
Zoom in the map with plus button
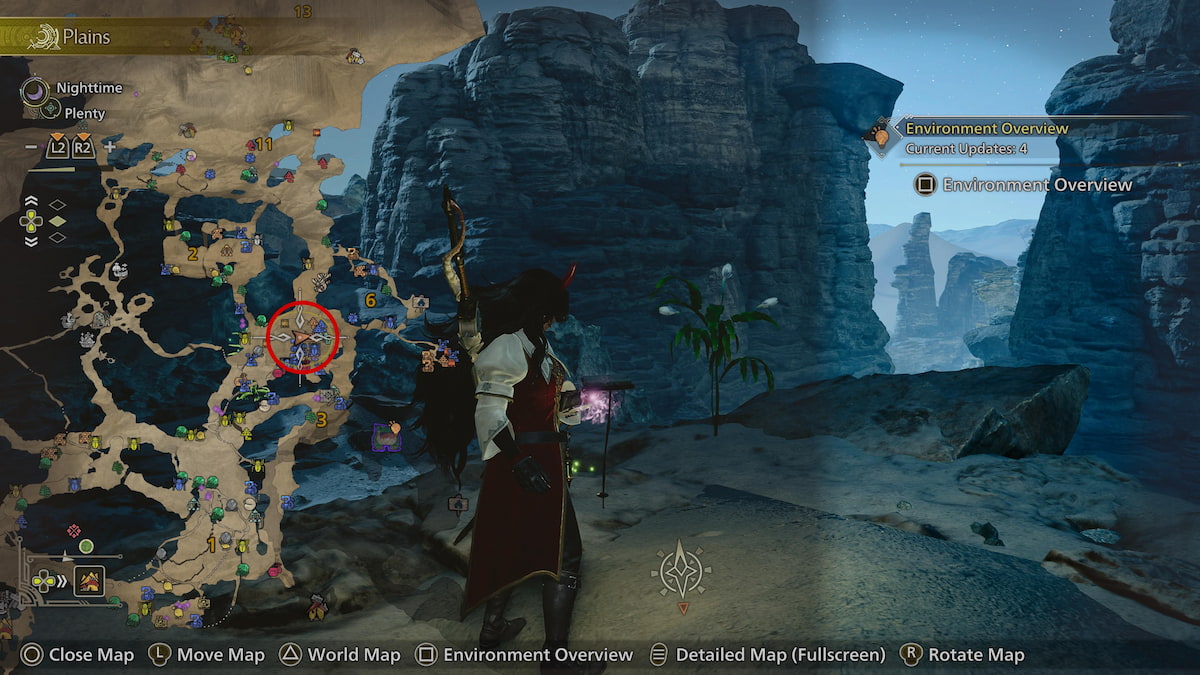pyautogui.click(x=110, y=147)
